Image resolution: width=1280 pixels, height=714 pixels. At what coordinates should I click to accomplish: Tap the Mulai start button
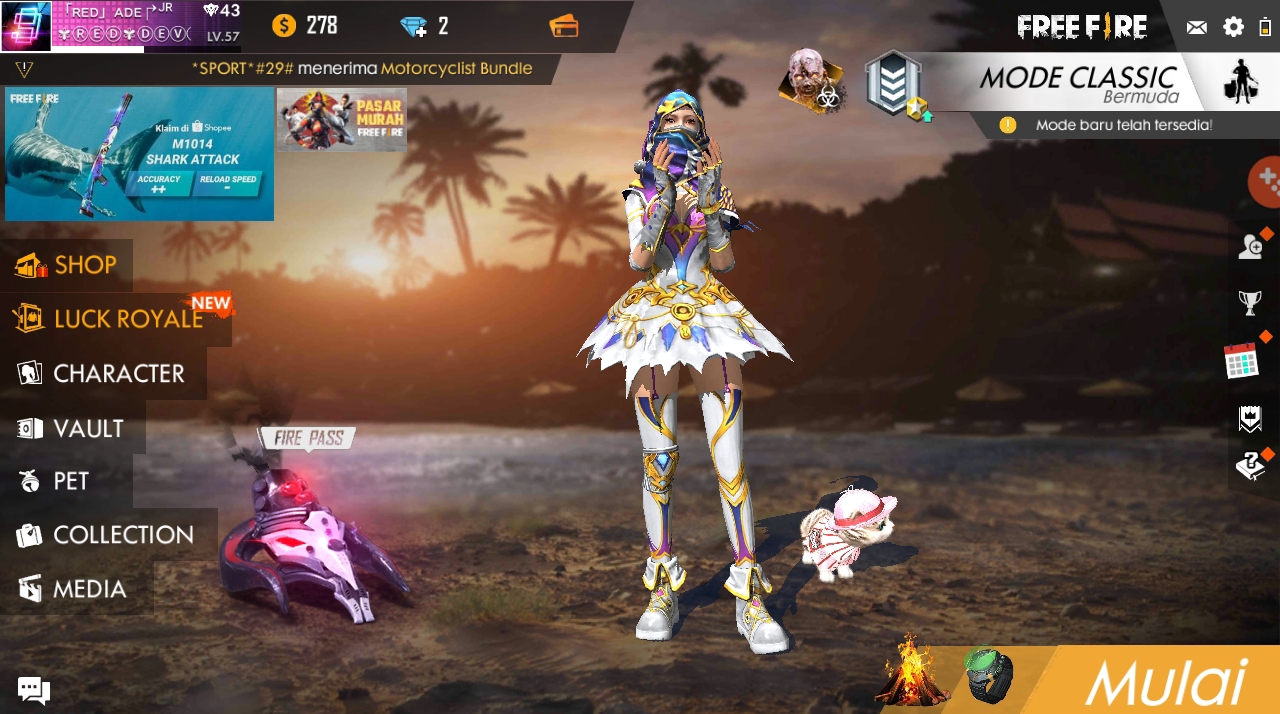1166,683
